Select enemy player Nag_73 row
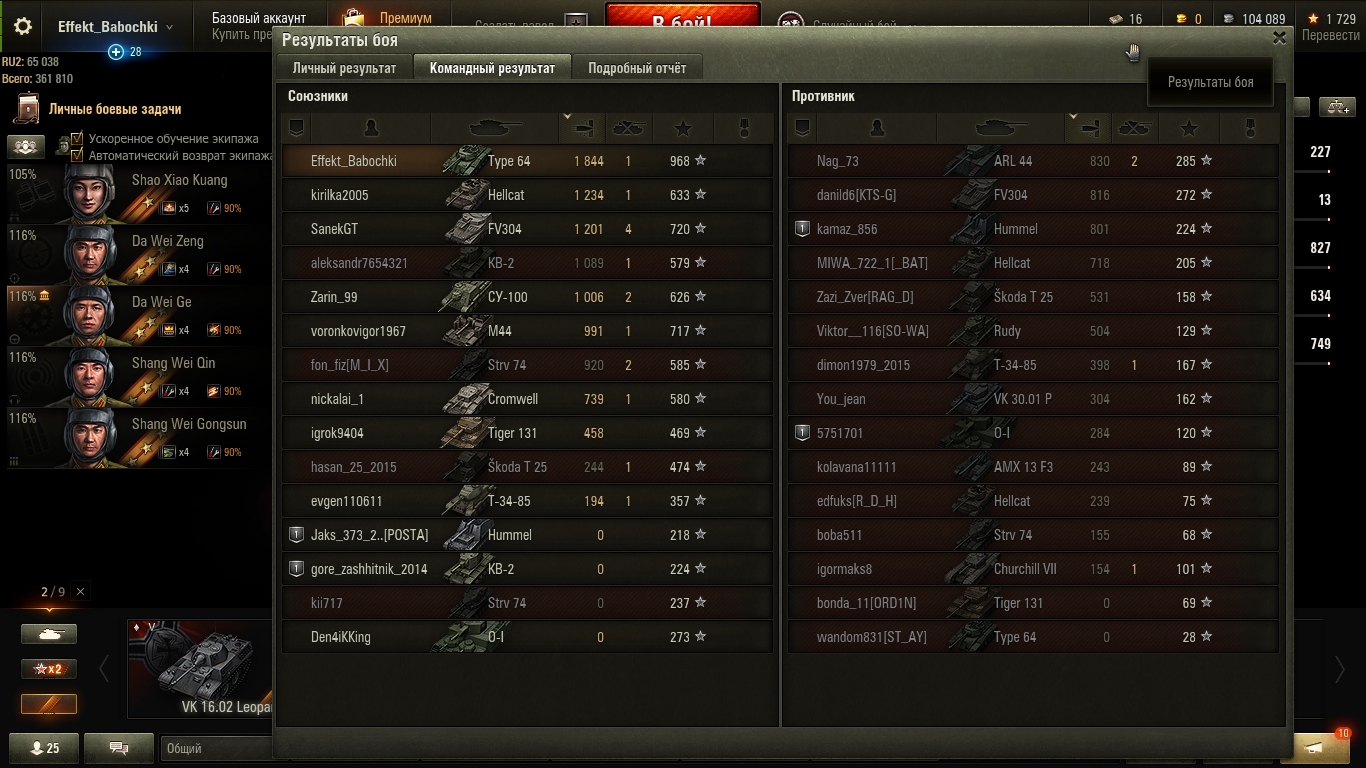The height and width of the screenshot is (768, 1366). point(1033,161)
